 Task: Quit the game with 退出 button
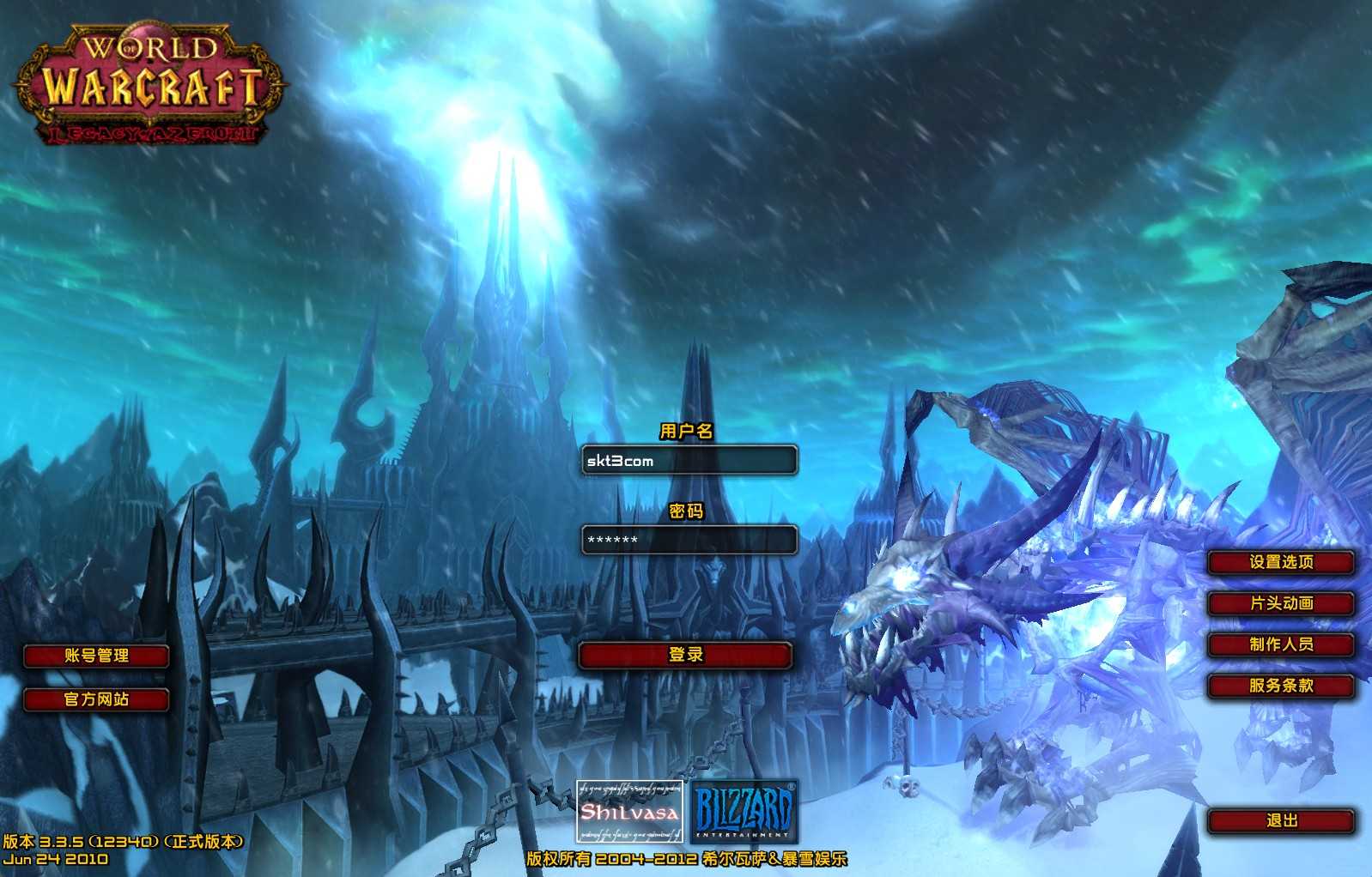tap(1281, 821)
